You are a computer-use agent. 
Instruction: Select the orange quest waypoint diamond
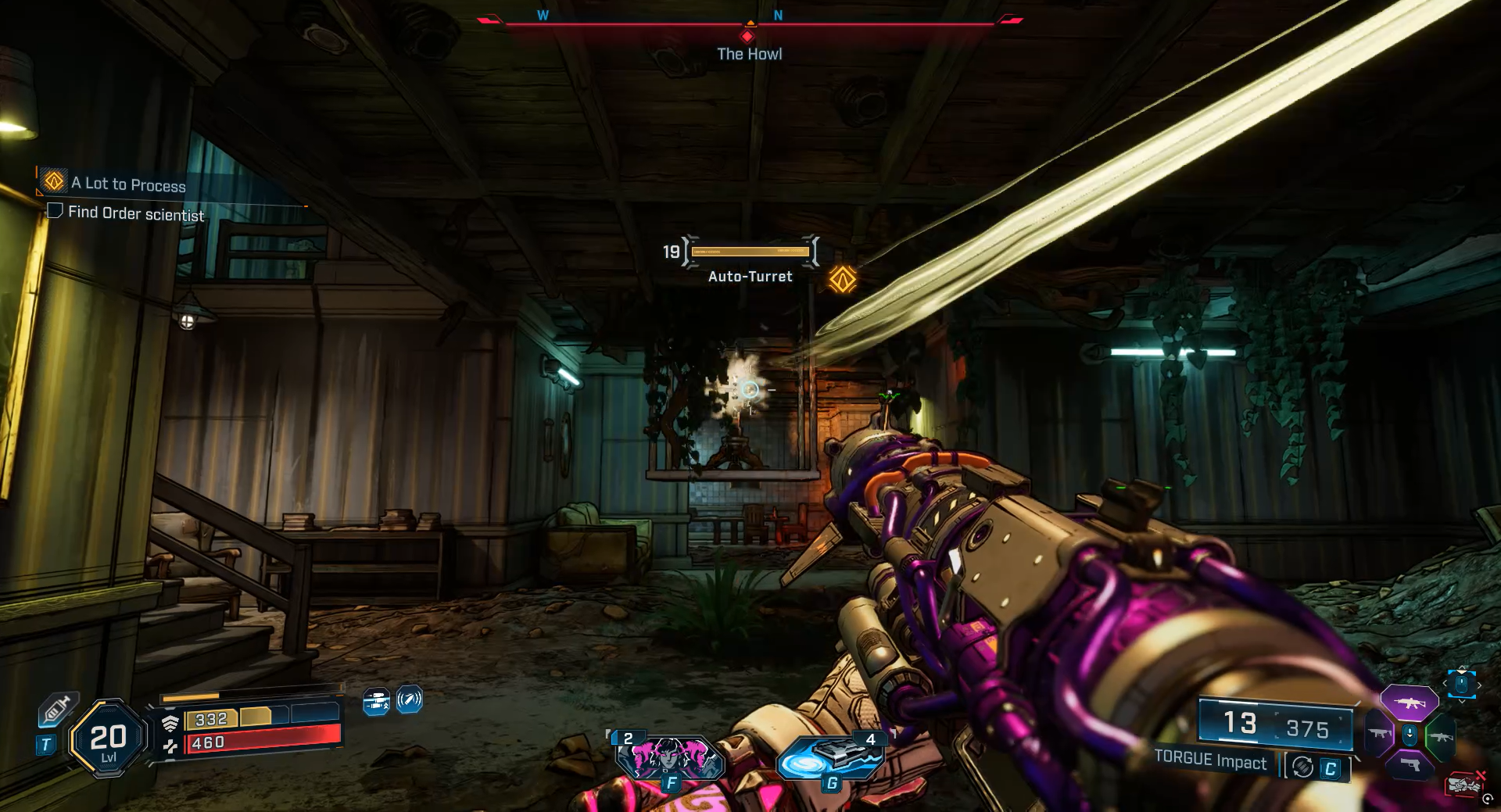tap(843, 279)
